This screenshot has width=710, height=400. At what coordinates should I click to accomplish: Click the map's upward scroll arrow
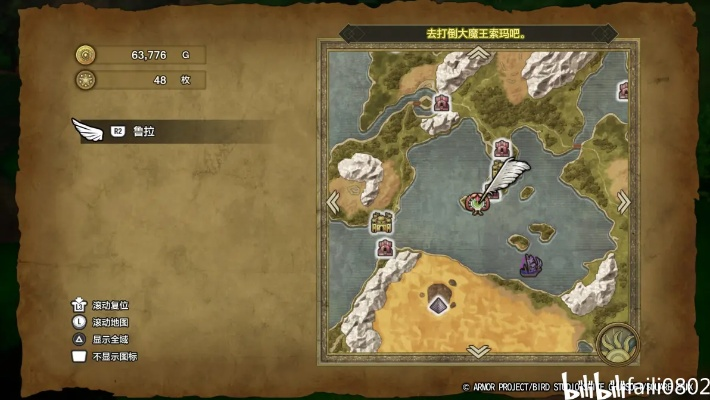478,51
